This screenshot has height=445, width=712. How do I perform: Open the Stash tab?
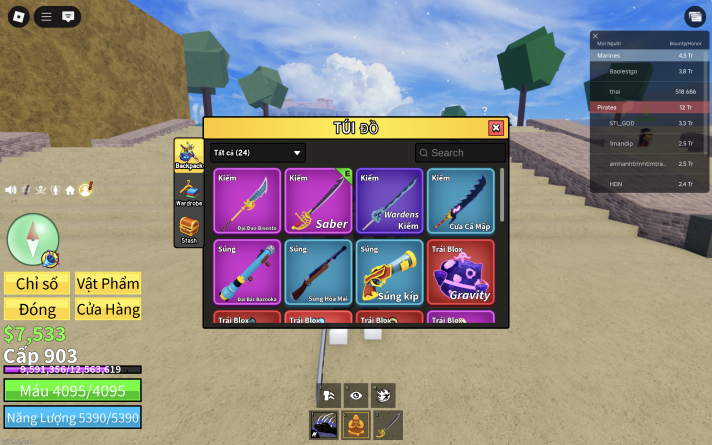[x=189, y=229]
